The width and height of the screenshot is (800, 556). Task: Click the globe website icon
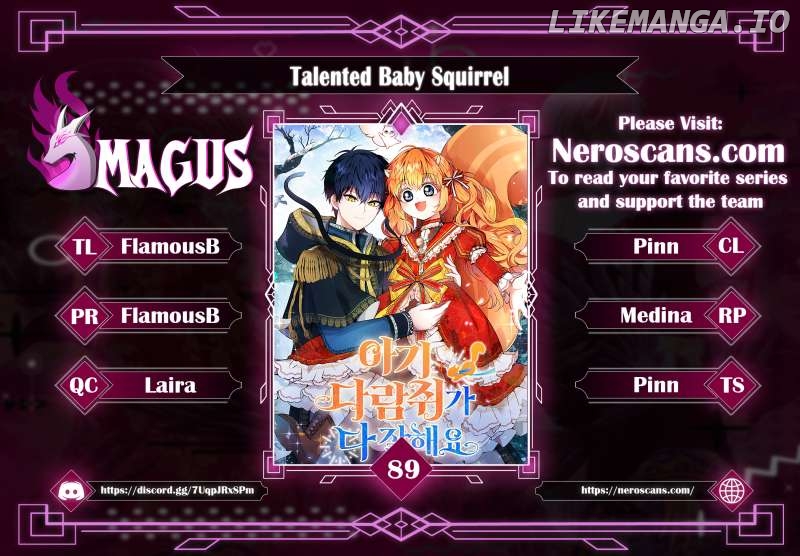[731, 491]
